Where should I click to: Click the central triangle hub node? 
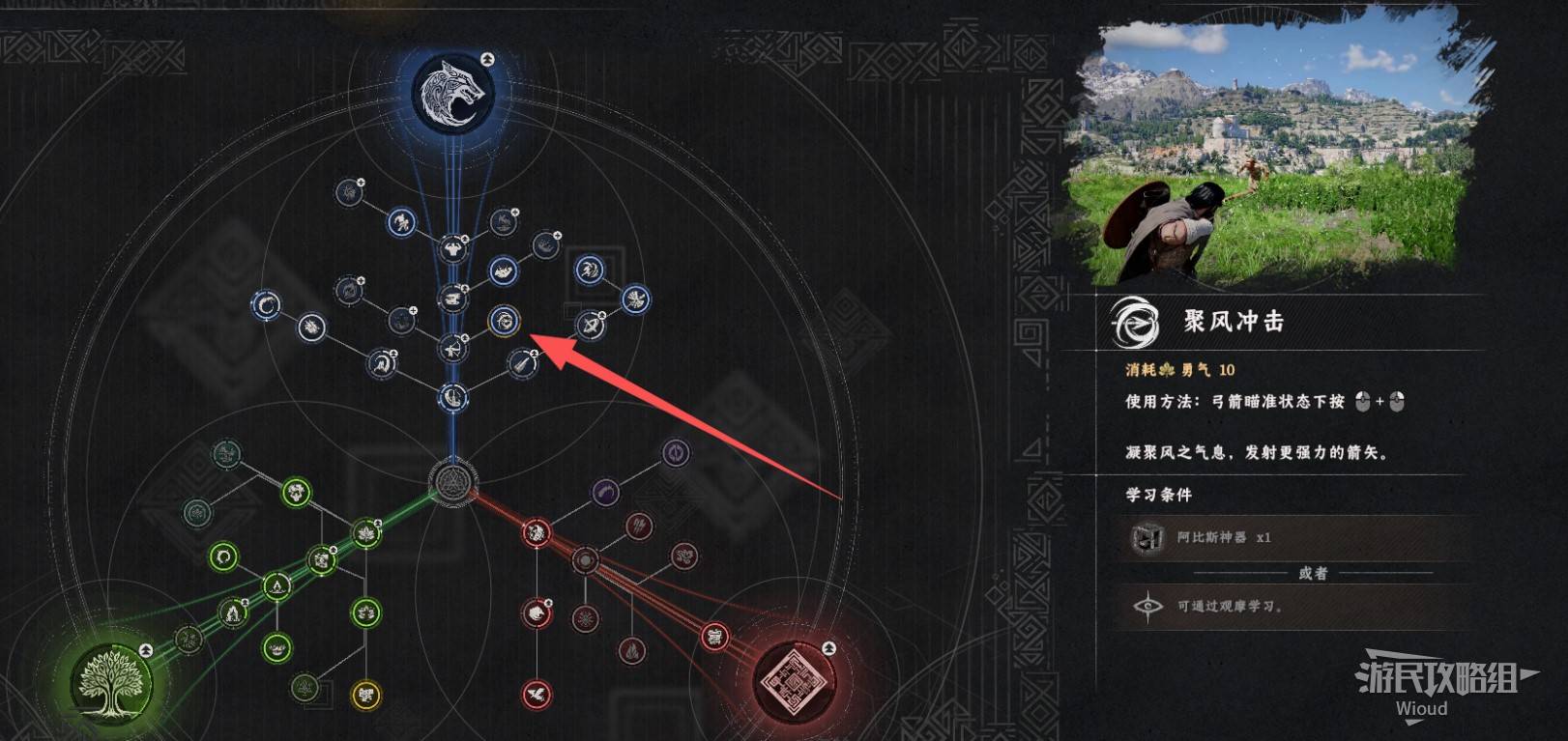[450, 480]
